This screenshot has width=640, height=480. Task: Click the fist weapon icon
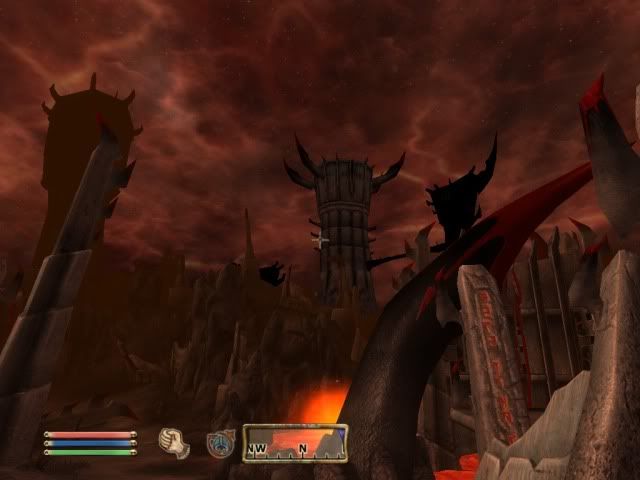point(174,441)
